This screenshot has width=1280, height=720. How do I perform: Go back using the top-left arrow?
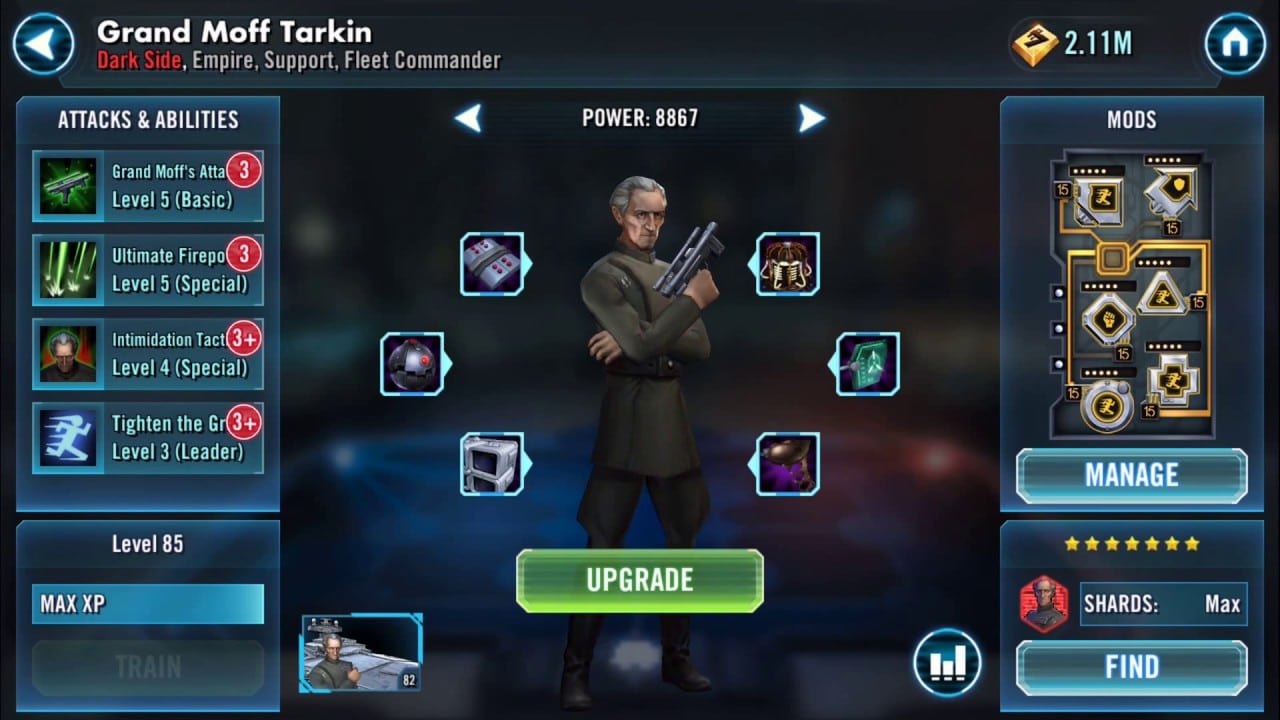point(43,44)
